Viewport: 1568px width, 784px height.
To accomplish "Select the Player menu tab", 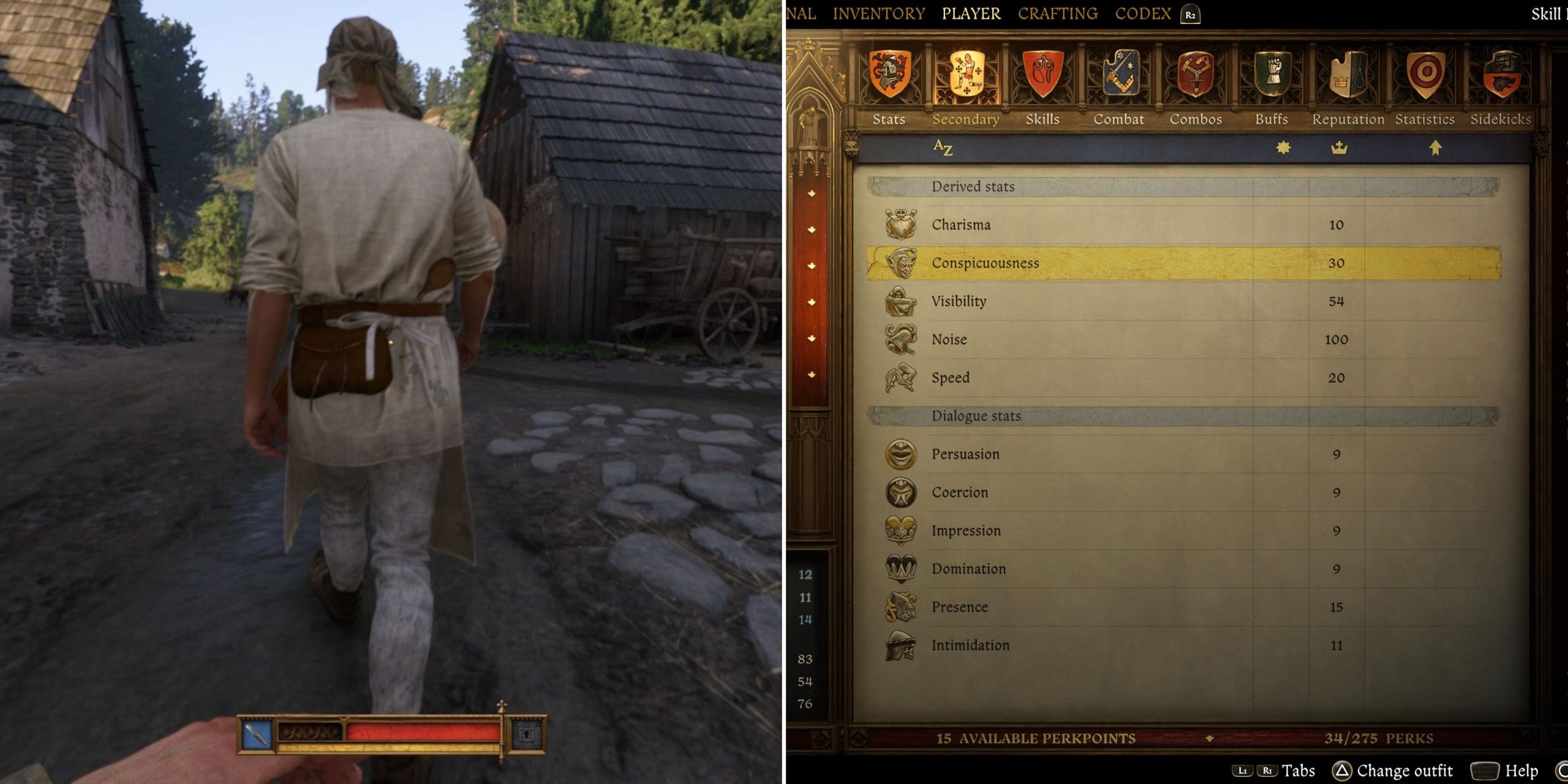I will click(x=971, y=13).
